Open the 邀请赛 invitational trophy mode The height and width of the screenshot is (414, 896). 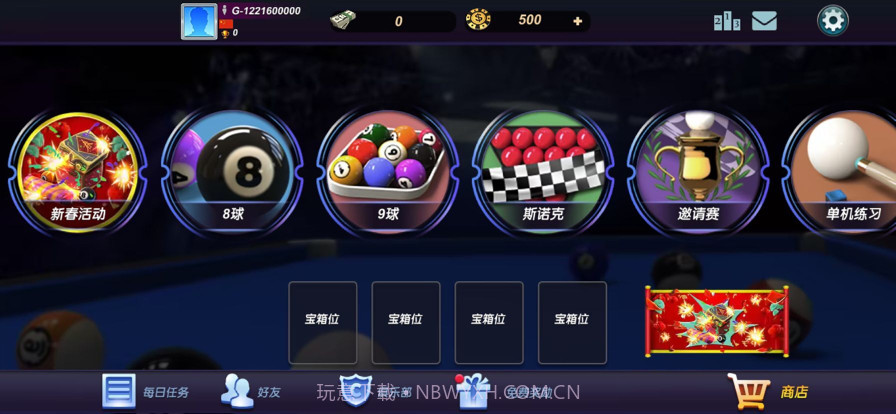pyautogui.click(x=698, y=172)
